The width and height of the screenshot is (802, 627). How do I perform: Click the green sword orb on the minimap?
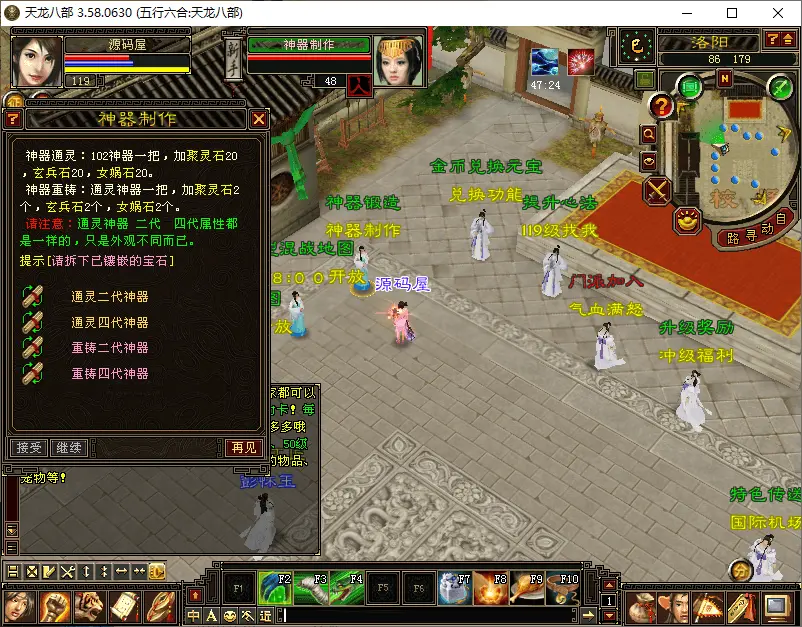(x=780, y=88)
